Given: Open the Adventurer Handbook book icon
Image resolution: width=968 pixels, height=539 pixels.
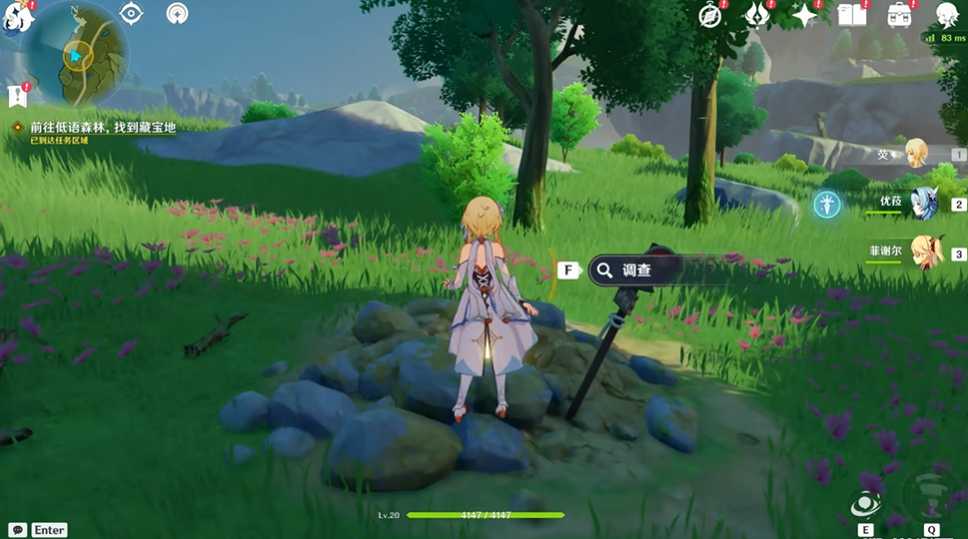Looking at the screenshot, I should (x=851, y=14).
